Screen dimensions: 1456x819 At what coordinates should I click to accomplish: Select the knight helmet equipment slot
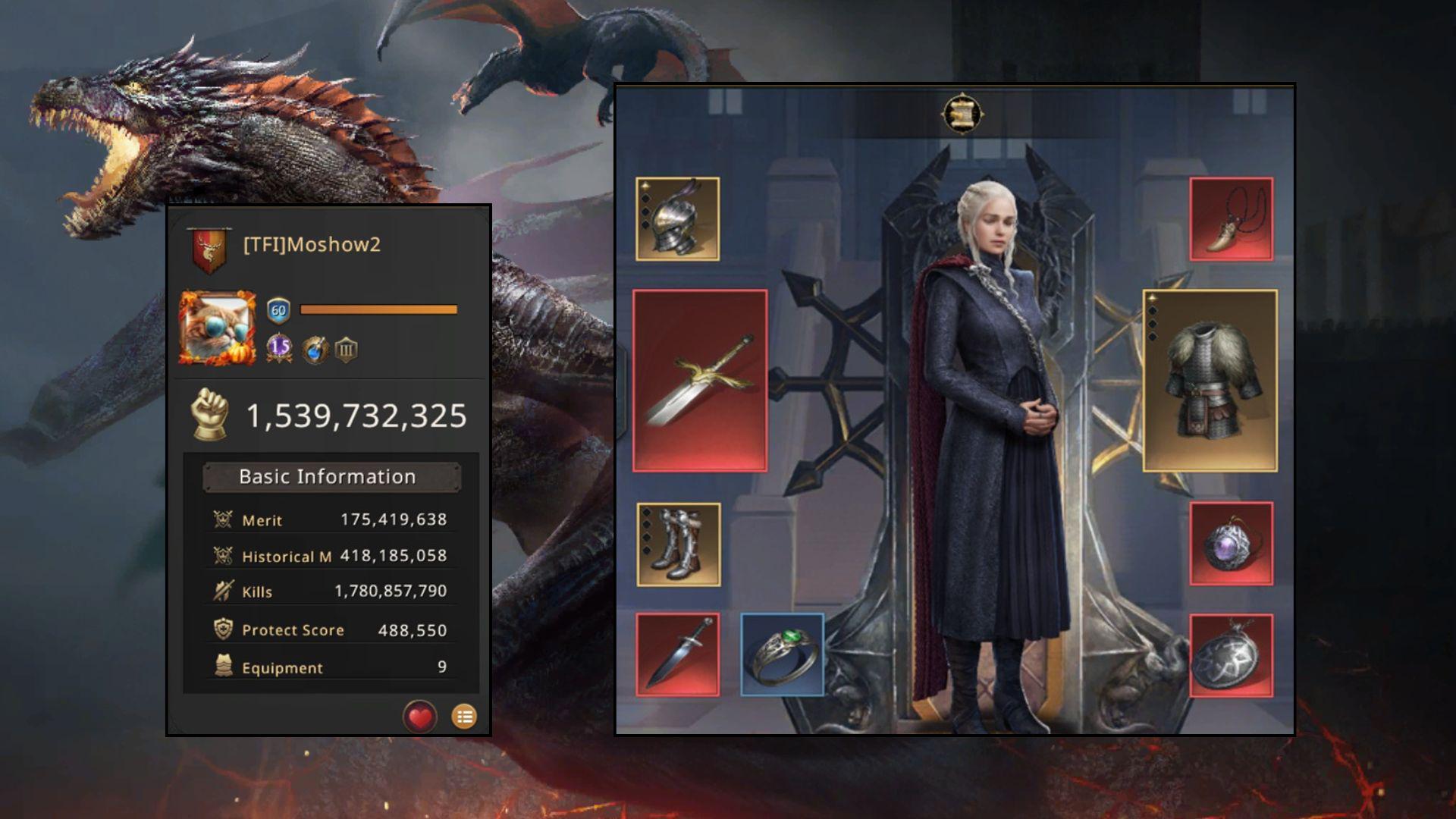click(677, 219)
